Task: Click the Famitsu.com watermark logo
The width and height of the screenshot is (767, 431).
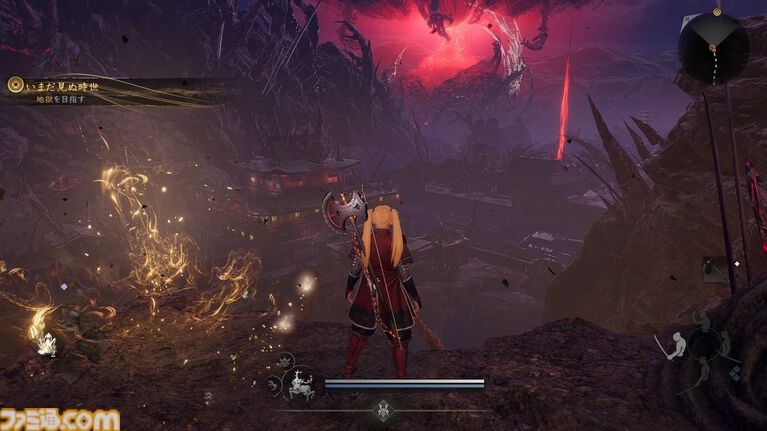Action: (60, 419)
